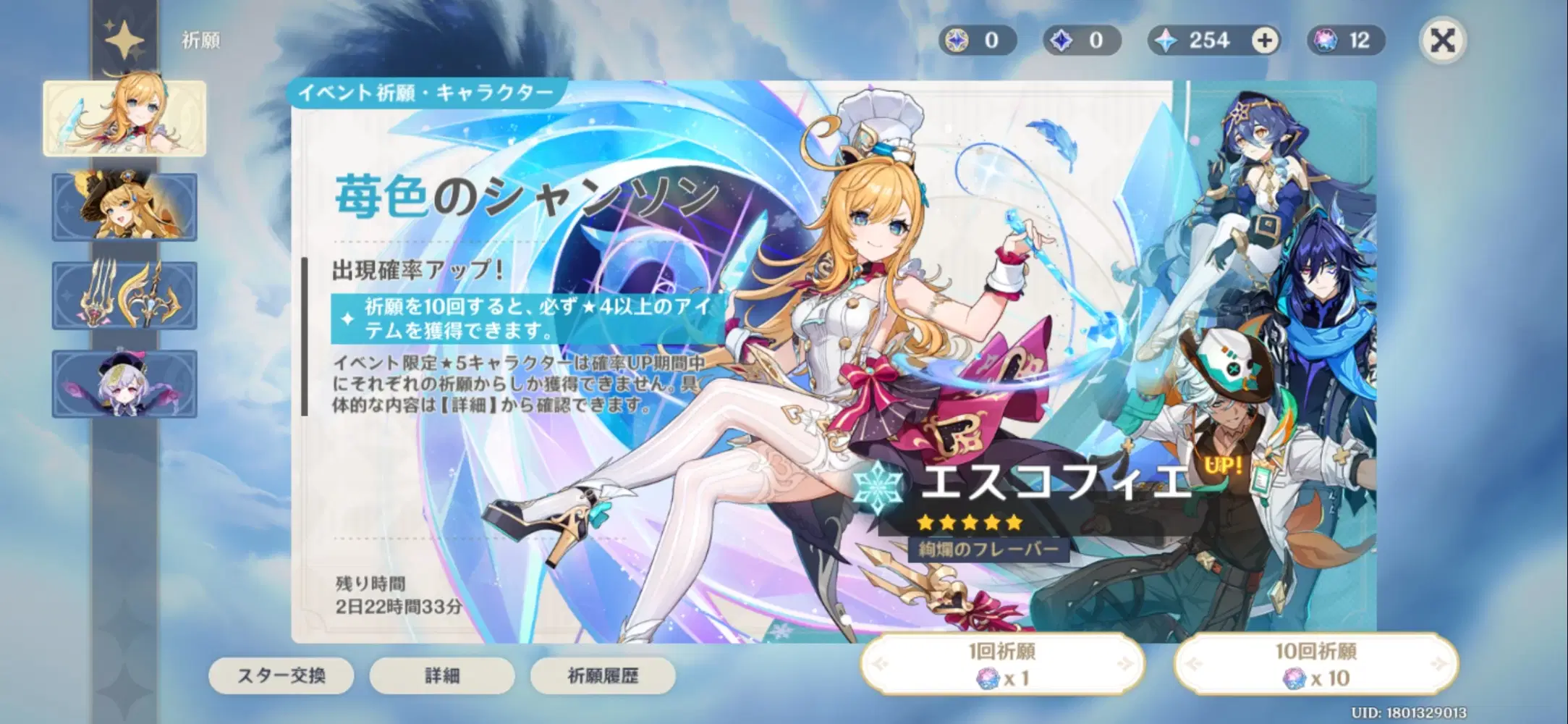Open the 詳細 banner details
The height and width of the screenshot is (724, 1568).
[441, 676]
